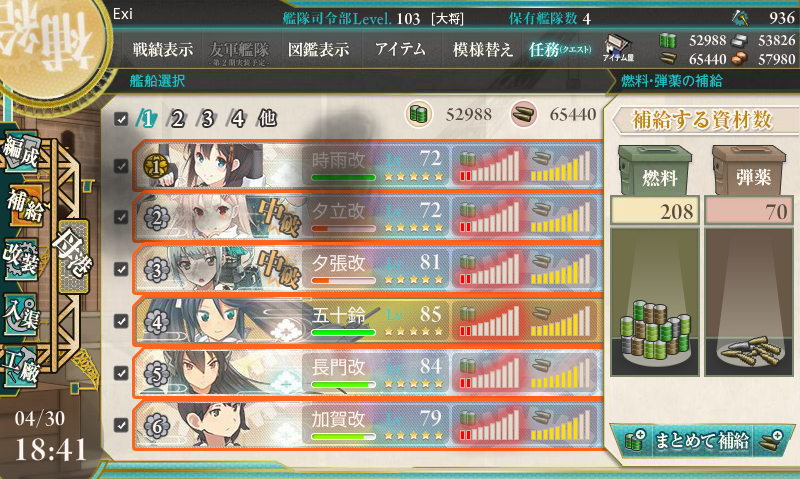Screen dimensions: 800x479
Task: Open the 図鑑表示 encyclopedia menu
Action: pyautogui.click(x=318, y=49)
